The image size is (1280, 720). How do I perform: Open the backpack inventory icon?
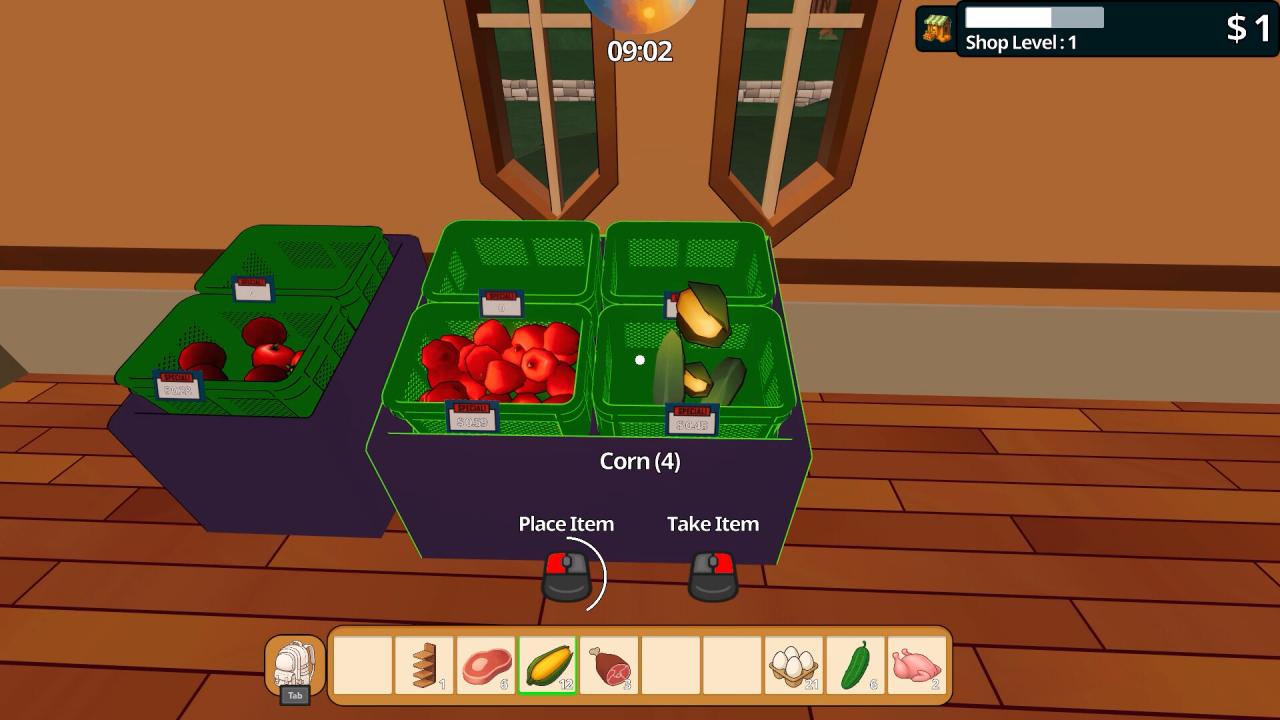296,662
